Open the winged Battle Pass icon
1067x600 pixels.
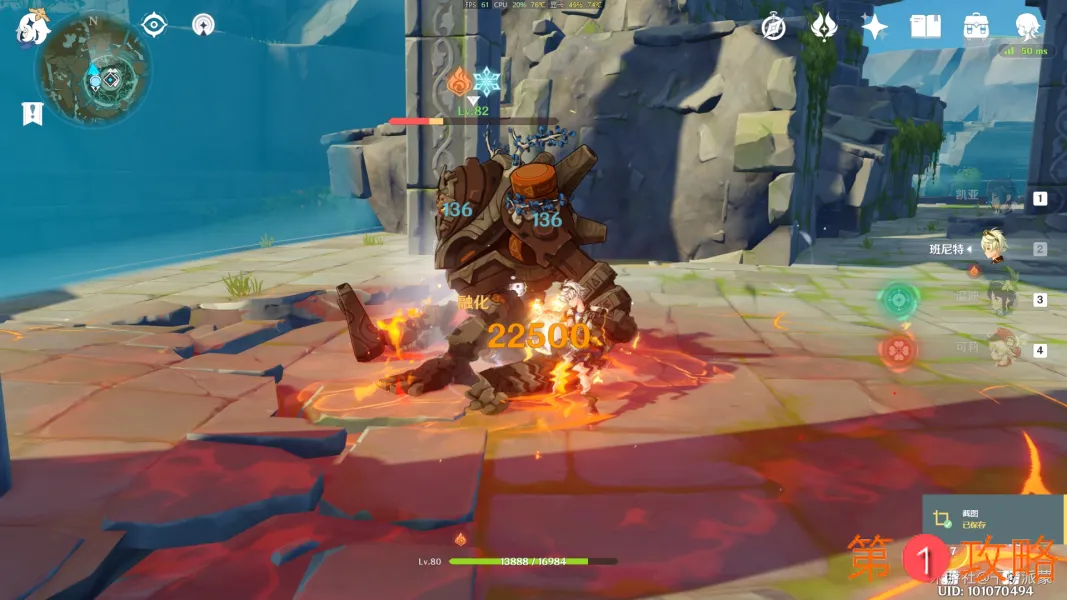click(x=824, y=27)
